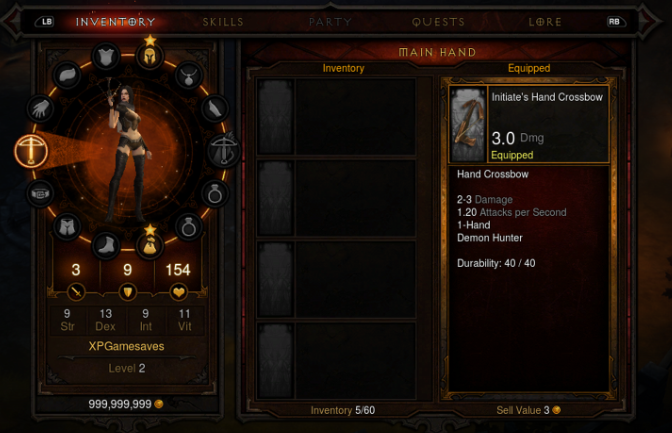
Task: Open the pants equipment slot
Action: point(66,226)
